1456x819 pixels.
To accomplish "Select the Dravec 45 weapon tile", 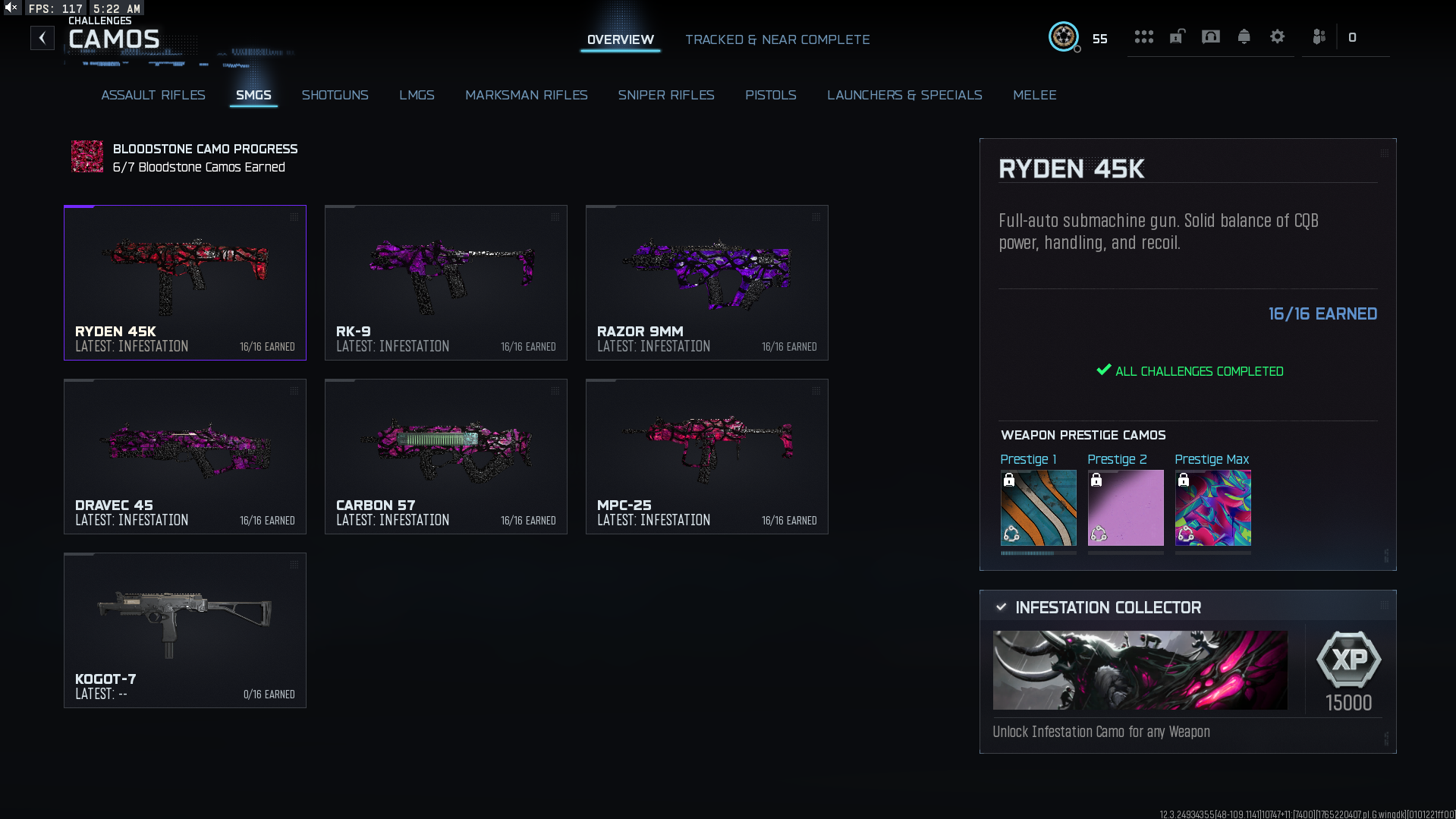I will point(184,456).
